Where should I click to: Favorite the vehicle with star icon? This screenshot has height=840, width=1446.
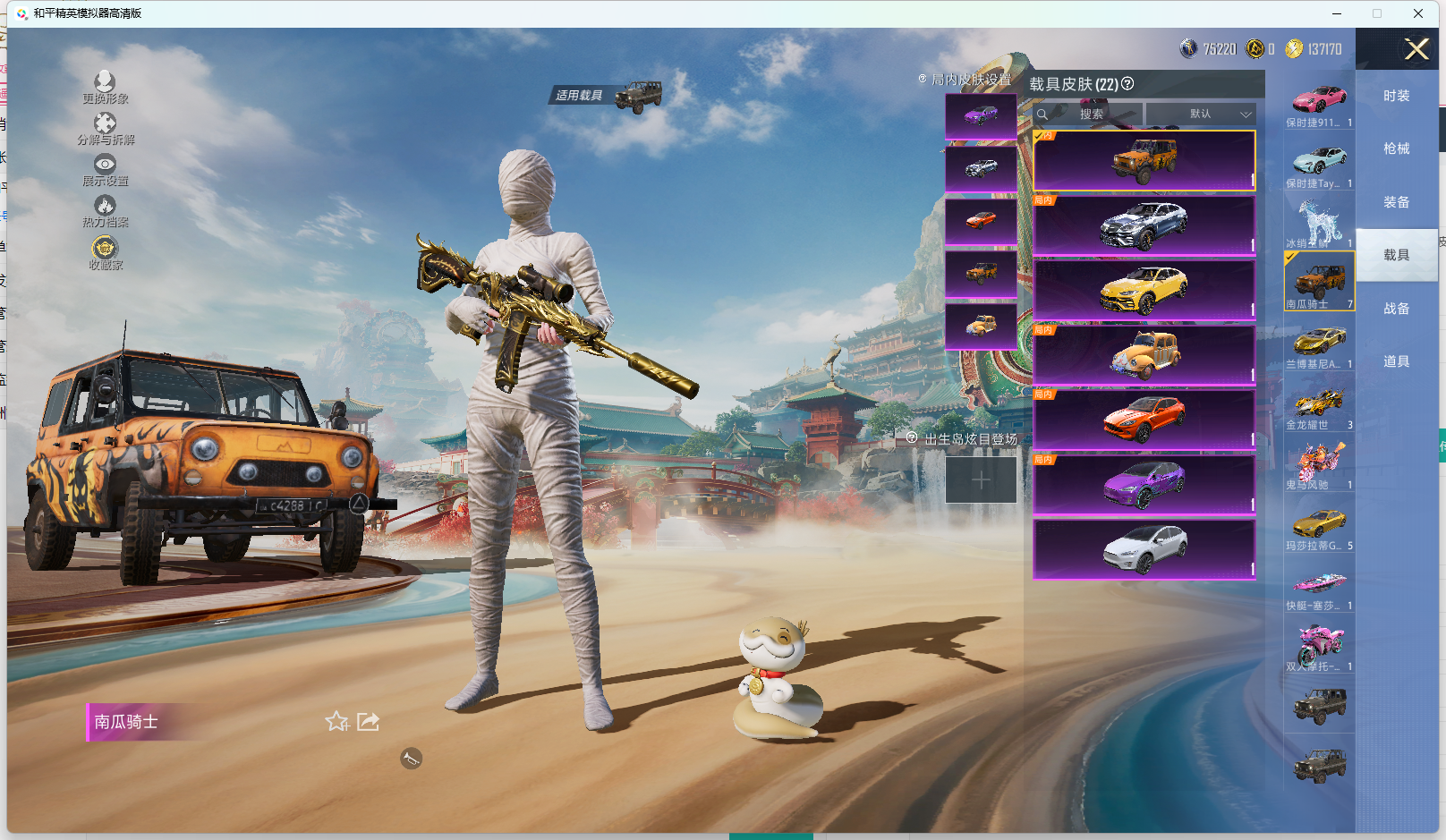[336, 721]
